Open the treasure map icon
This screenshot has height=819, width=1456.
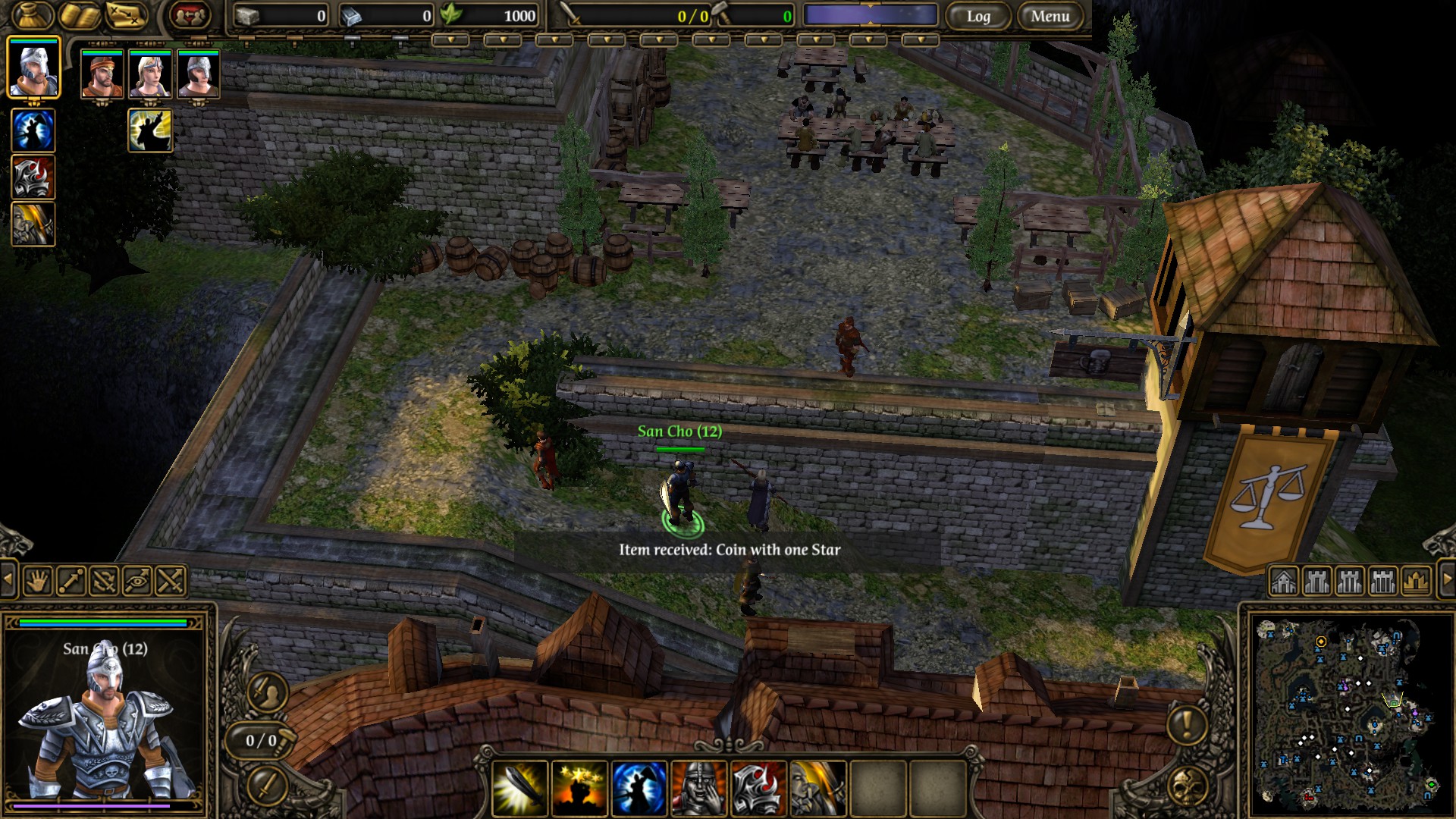pos(126,15)
